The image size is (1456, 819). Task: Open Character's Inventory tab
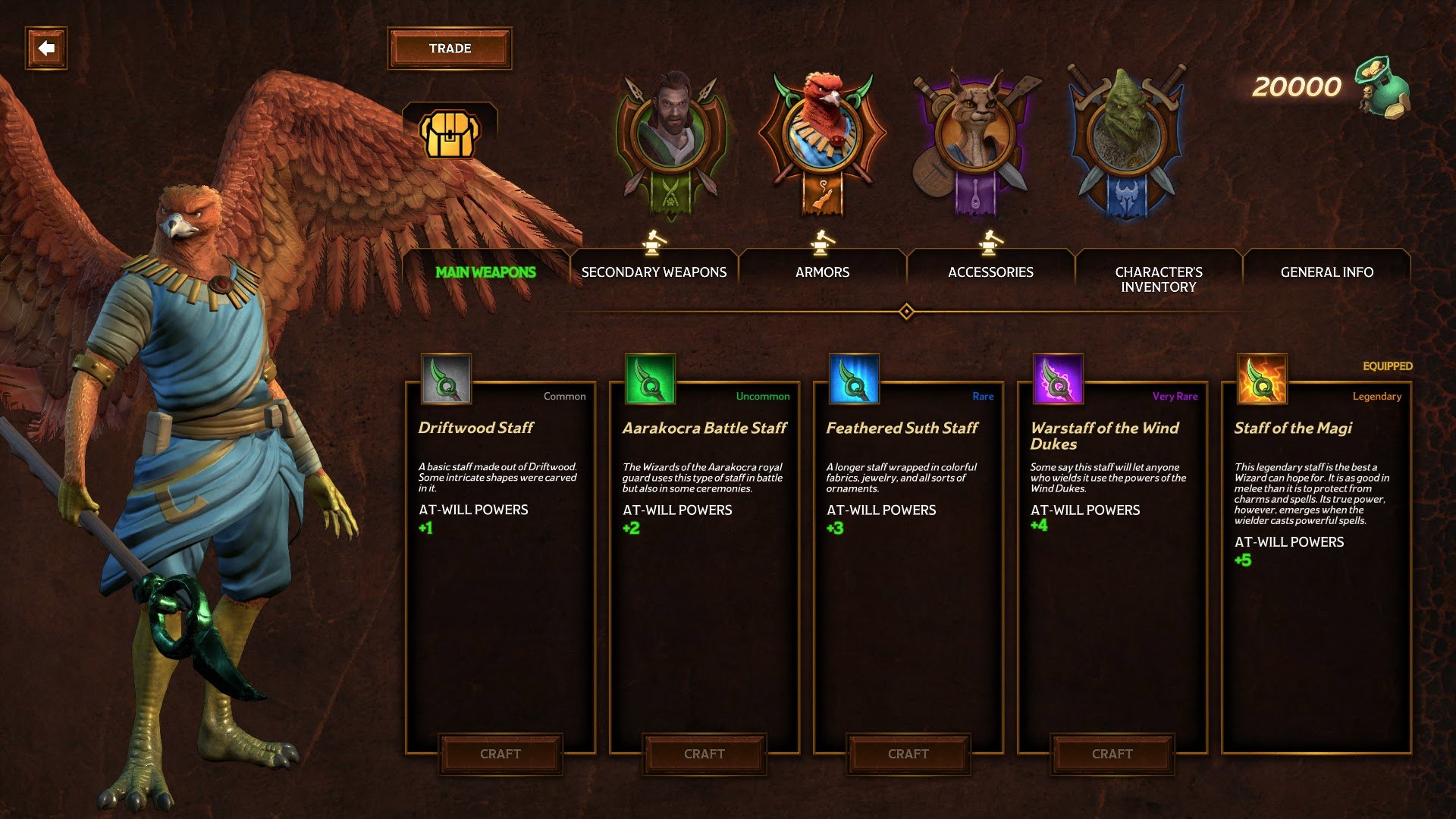click(x=1159, y=279)
